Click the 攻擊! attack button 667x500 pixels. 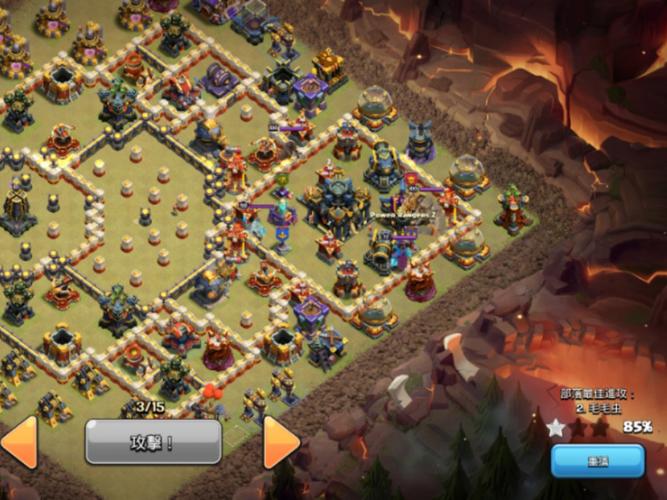pyautogui.click(x=153, y=441)
